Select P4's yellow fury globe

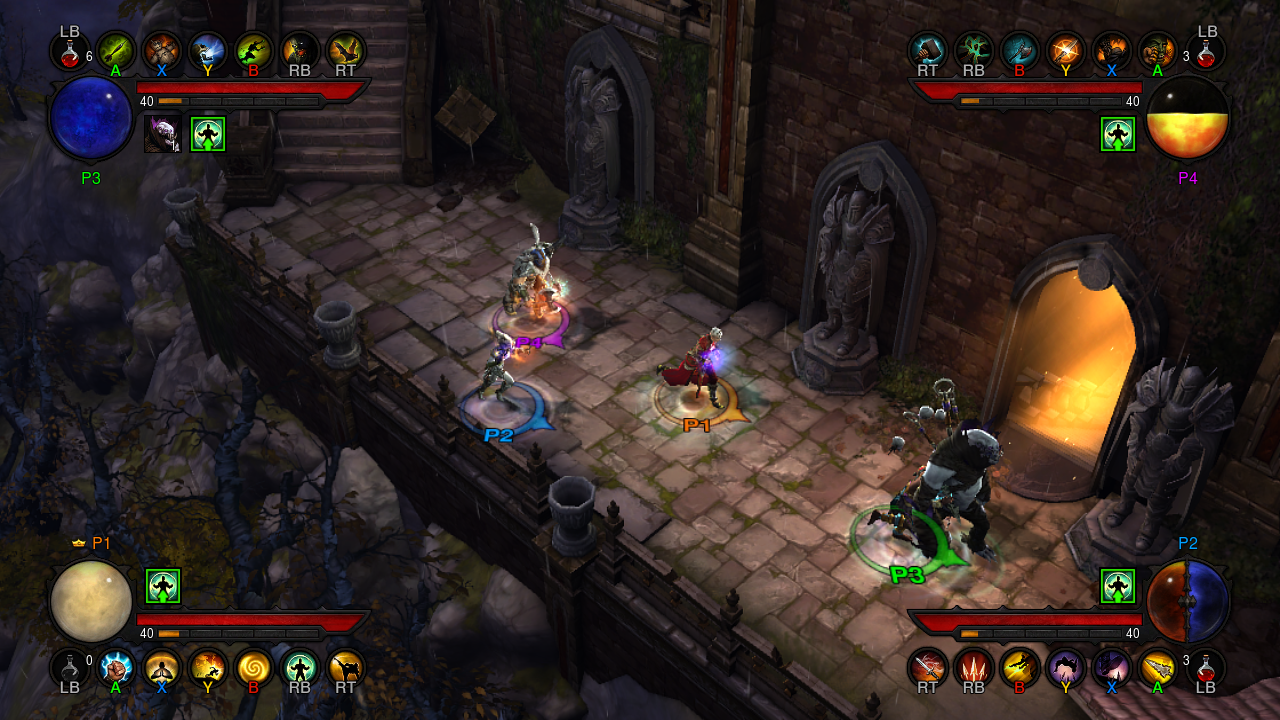1188,118
